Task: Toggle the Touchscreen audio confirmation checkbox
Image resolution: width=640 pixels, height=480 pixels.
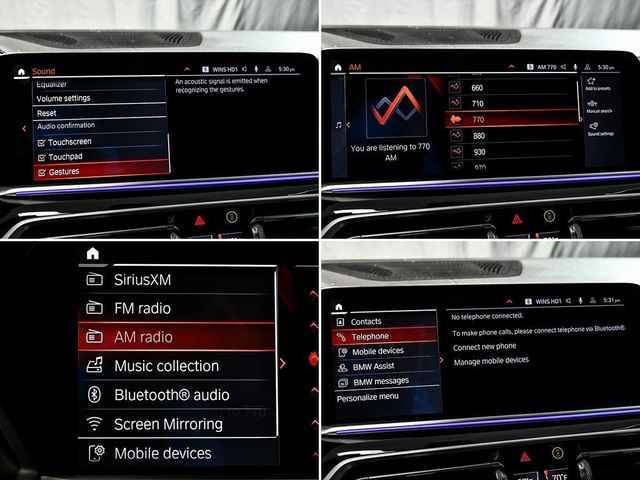Action: tap(70, 143)
